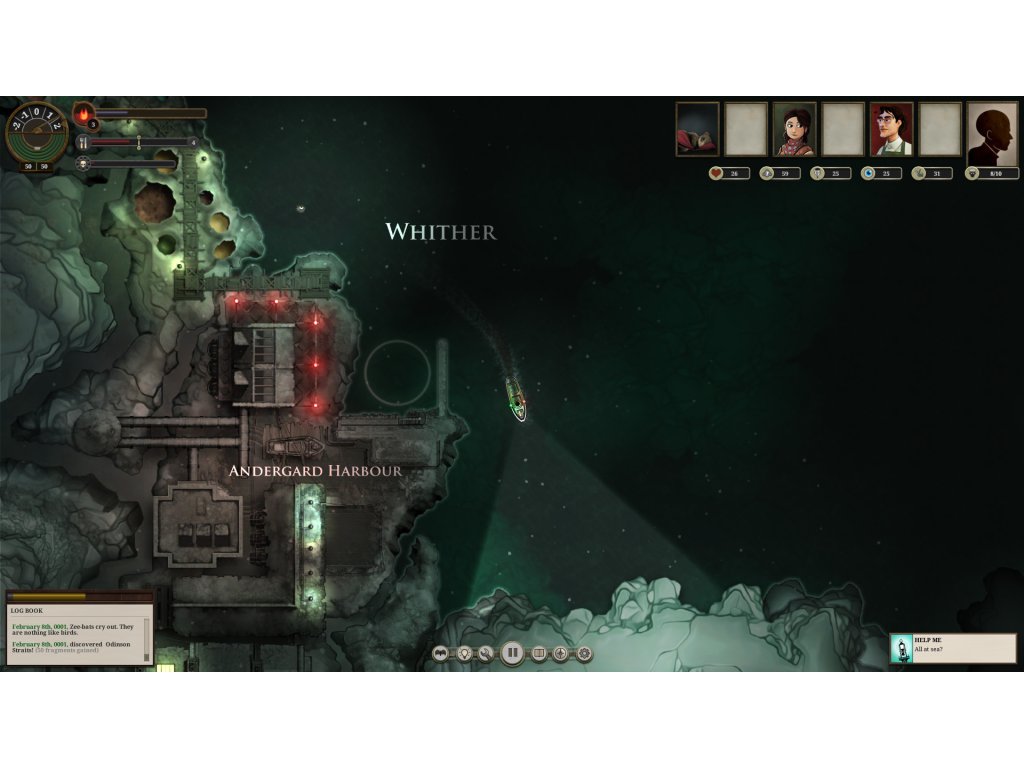Select the sleeping mascot portrait

pos(697,129)
